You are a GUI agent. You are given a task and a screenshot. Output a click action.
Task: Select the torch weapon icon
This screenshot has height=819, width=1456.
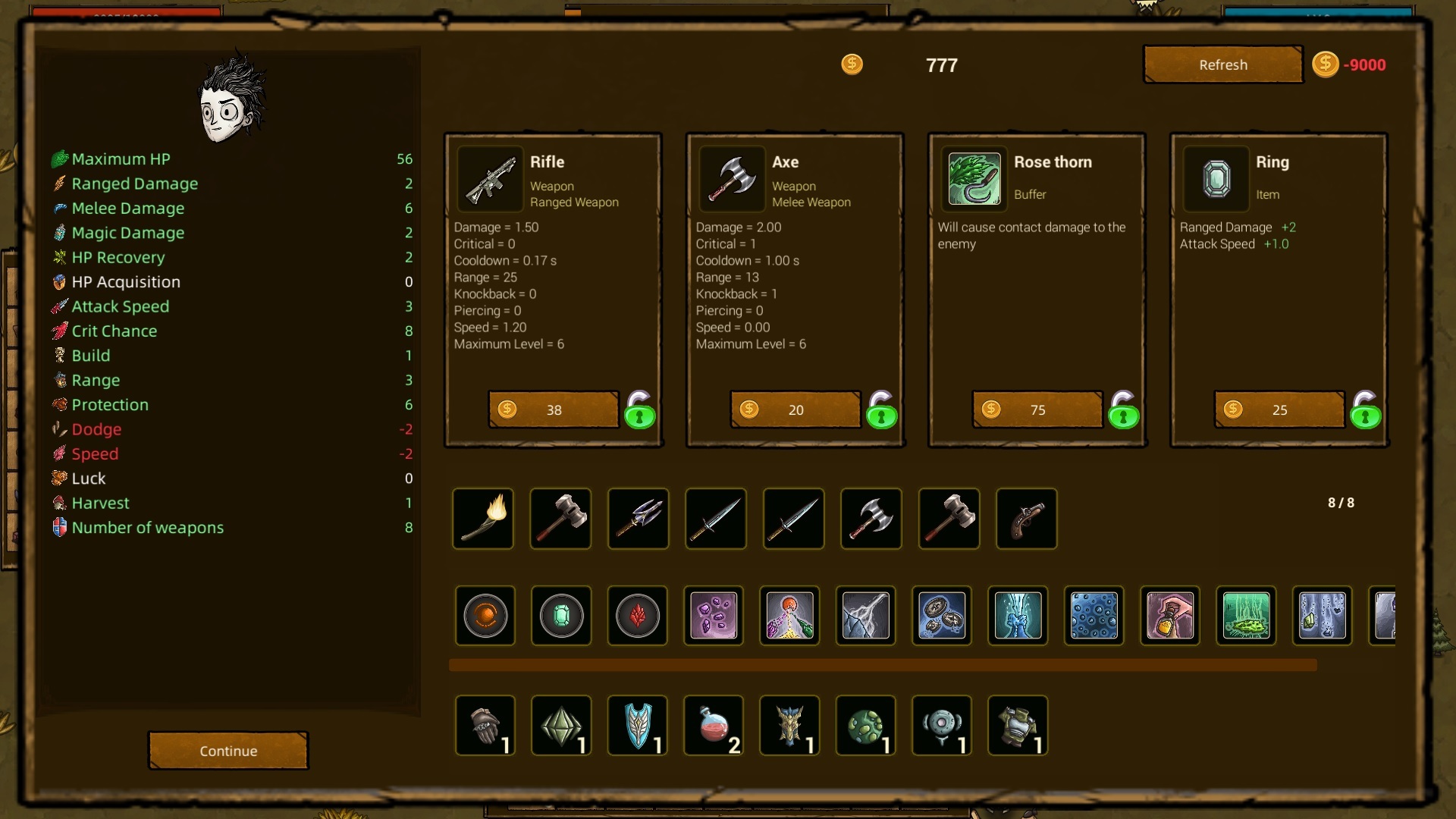click(x=483, y=519)
